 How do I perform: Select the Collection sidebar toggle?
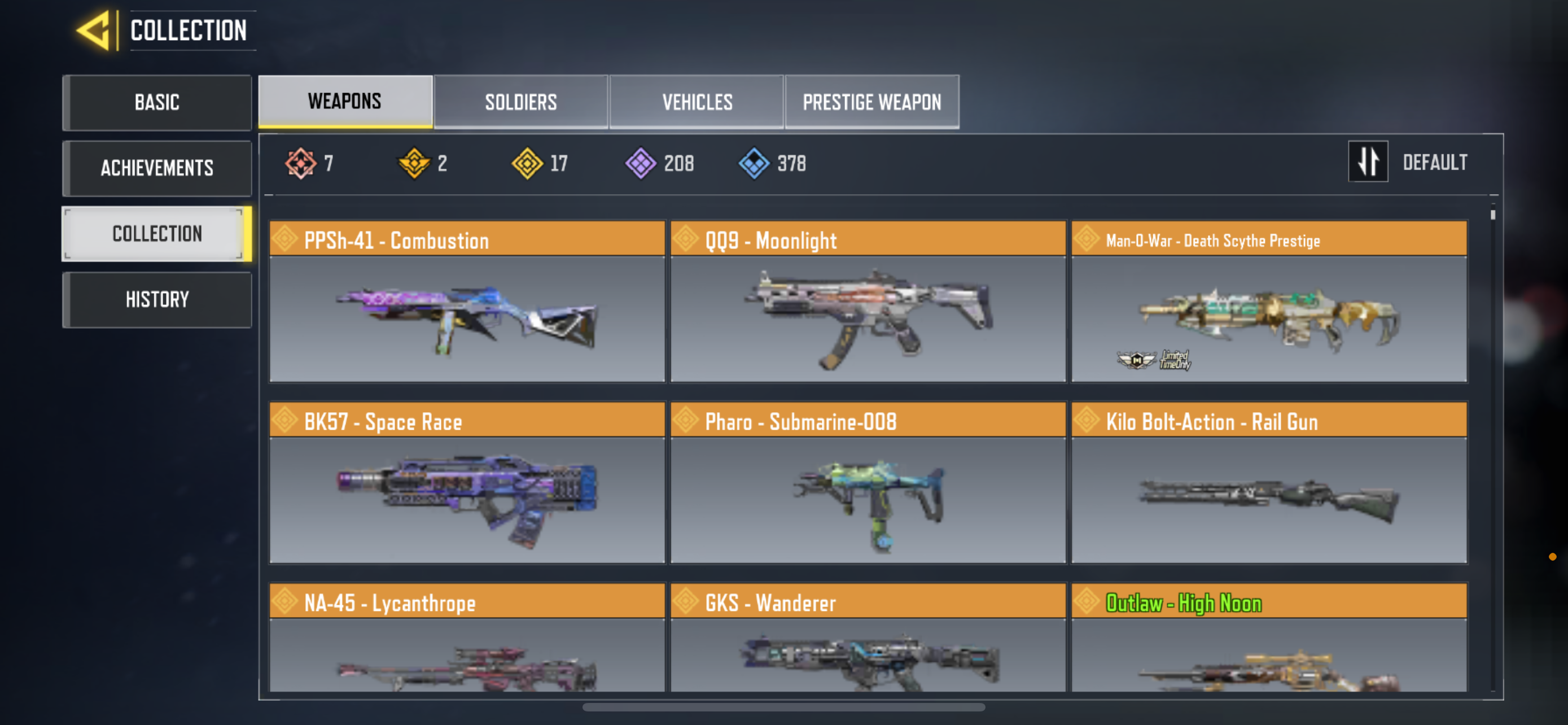(157, 234)
